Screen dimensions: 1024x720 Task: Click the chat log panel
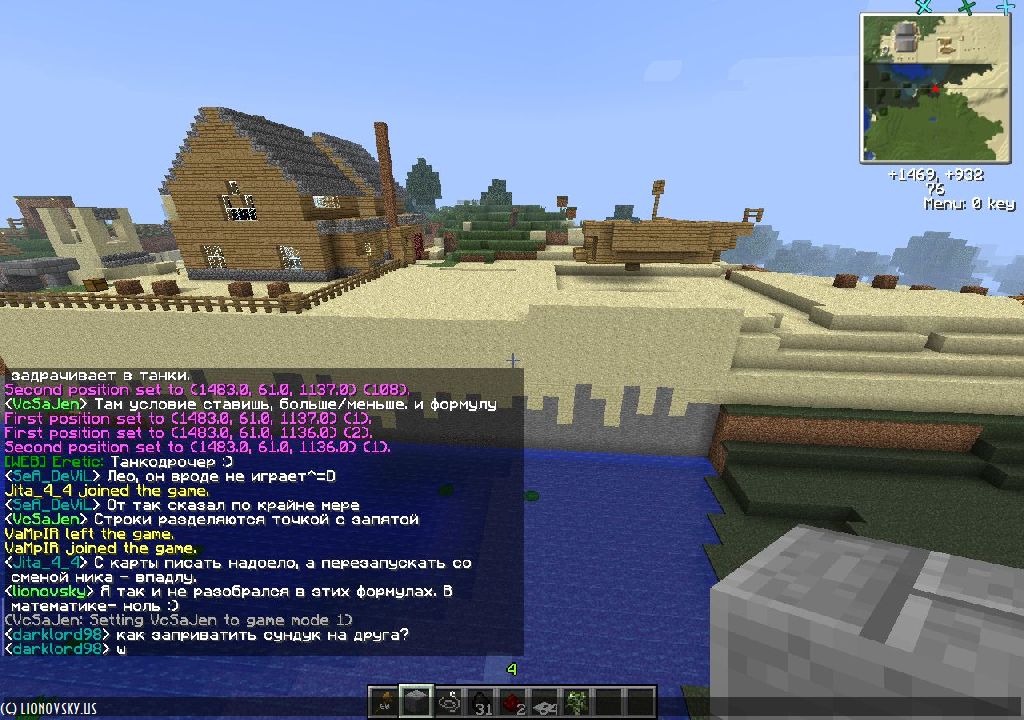click(262, 512)
